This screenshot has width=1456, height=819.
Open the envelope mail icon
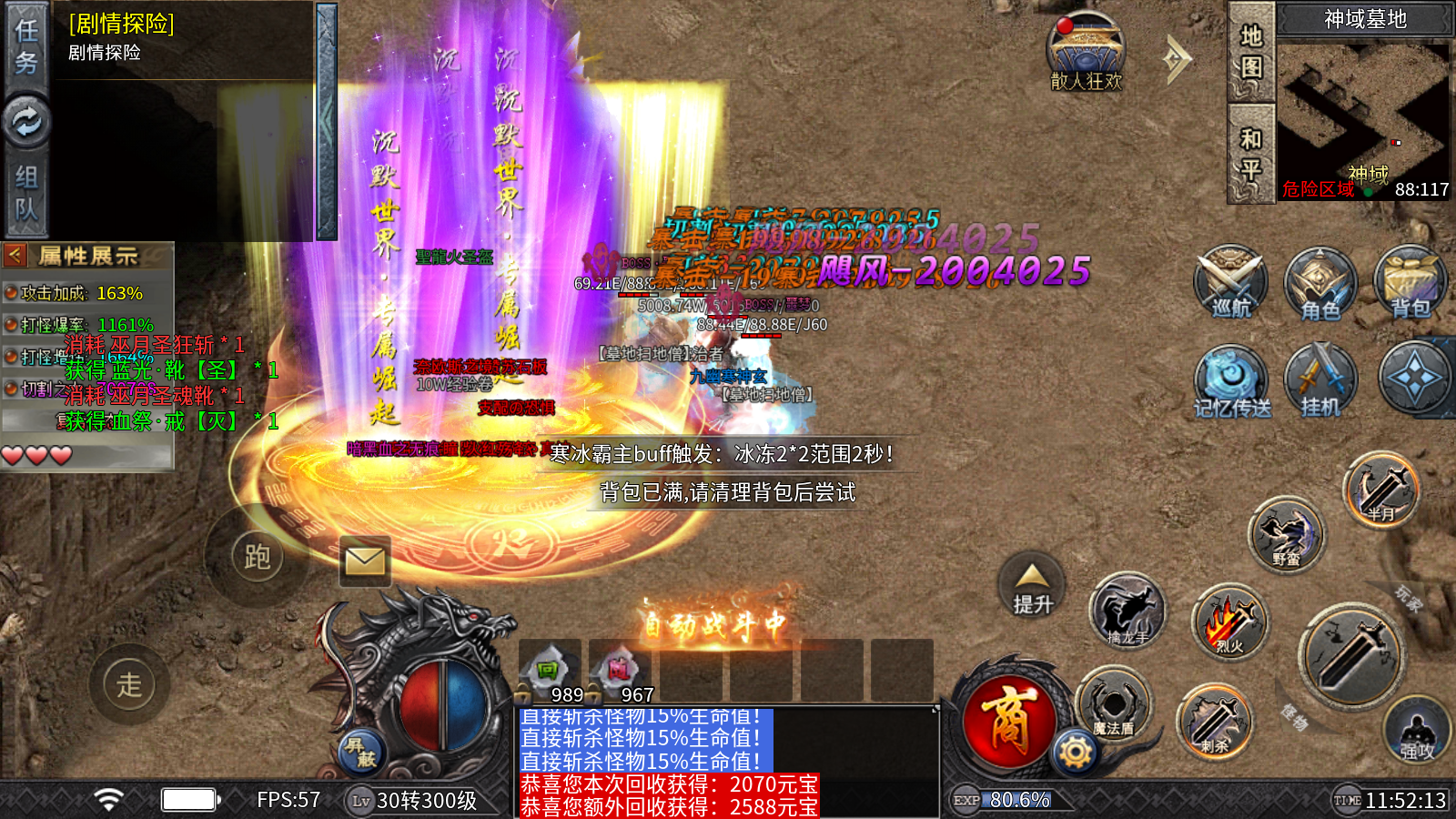point(365,561)
